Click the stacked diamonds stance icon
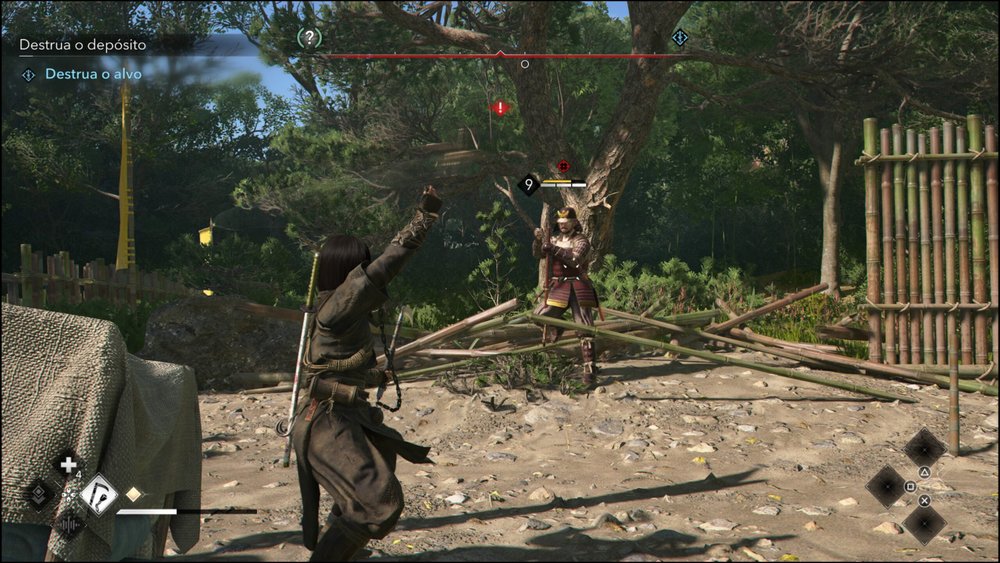This screenshot has height=563, width=1000. point(40,493)
